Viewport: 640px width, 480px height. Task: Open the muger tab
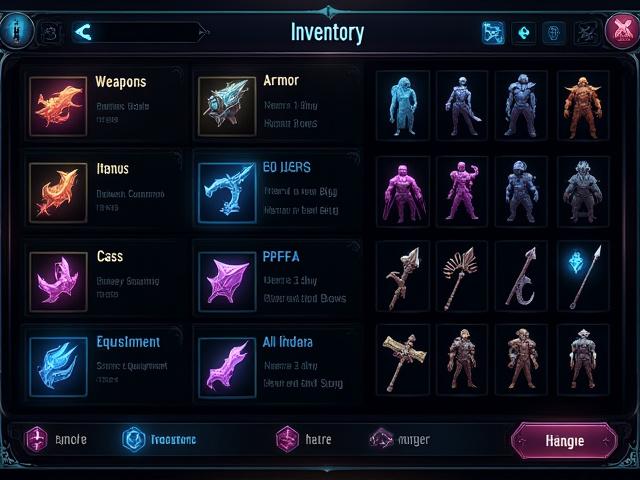pos(399,439)
